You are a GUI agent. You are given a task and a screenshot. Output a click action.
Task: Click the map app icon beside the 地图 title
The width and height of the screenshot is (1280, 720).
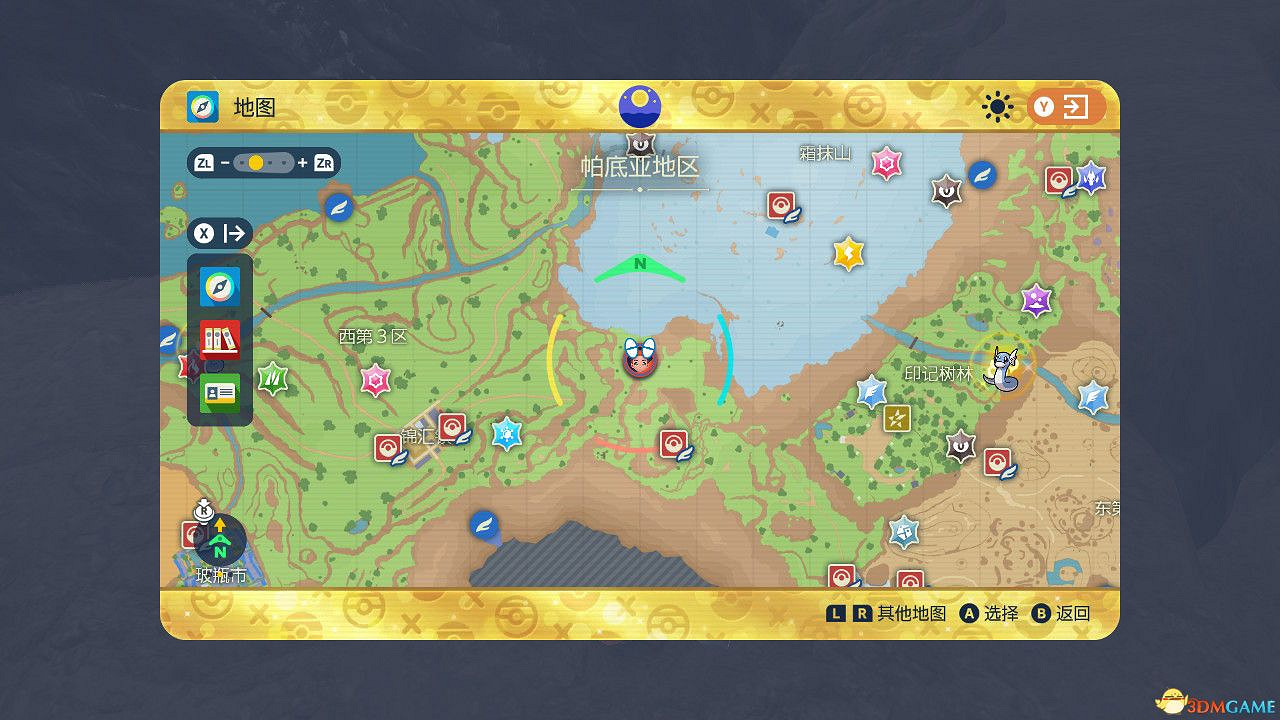click(x=200, y=107)
